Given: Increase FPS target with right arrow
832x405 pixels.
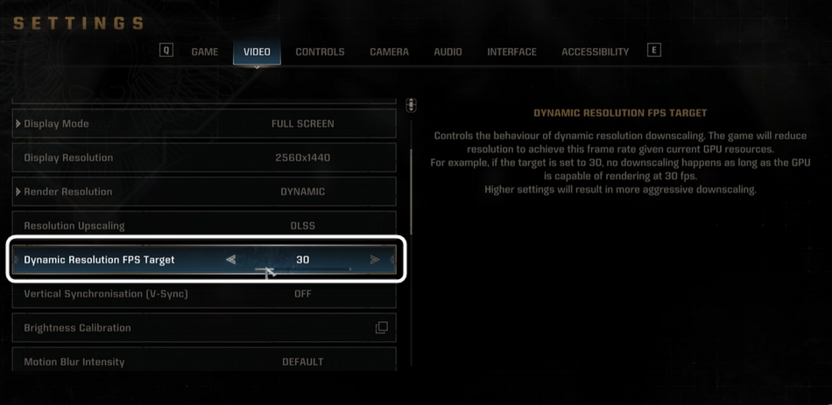Looking at the screenshot, I should pyautogui.click(x=375, y=260).
